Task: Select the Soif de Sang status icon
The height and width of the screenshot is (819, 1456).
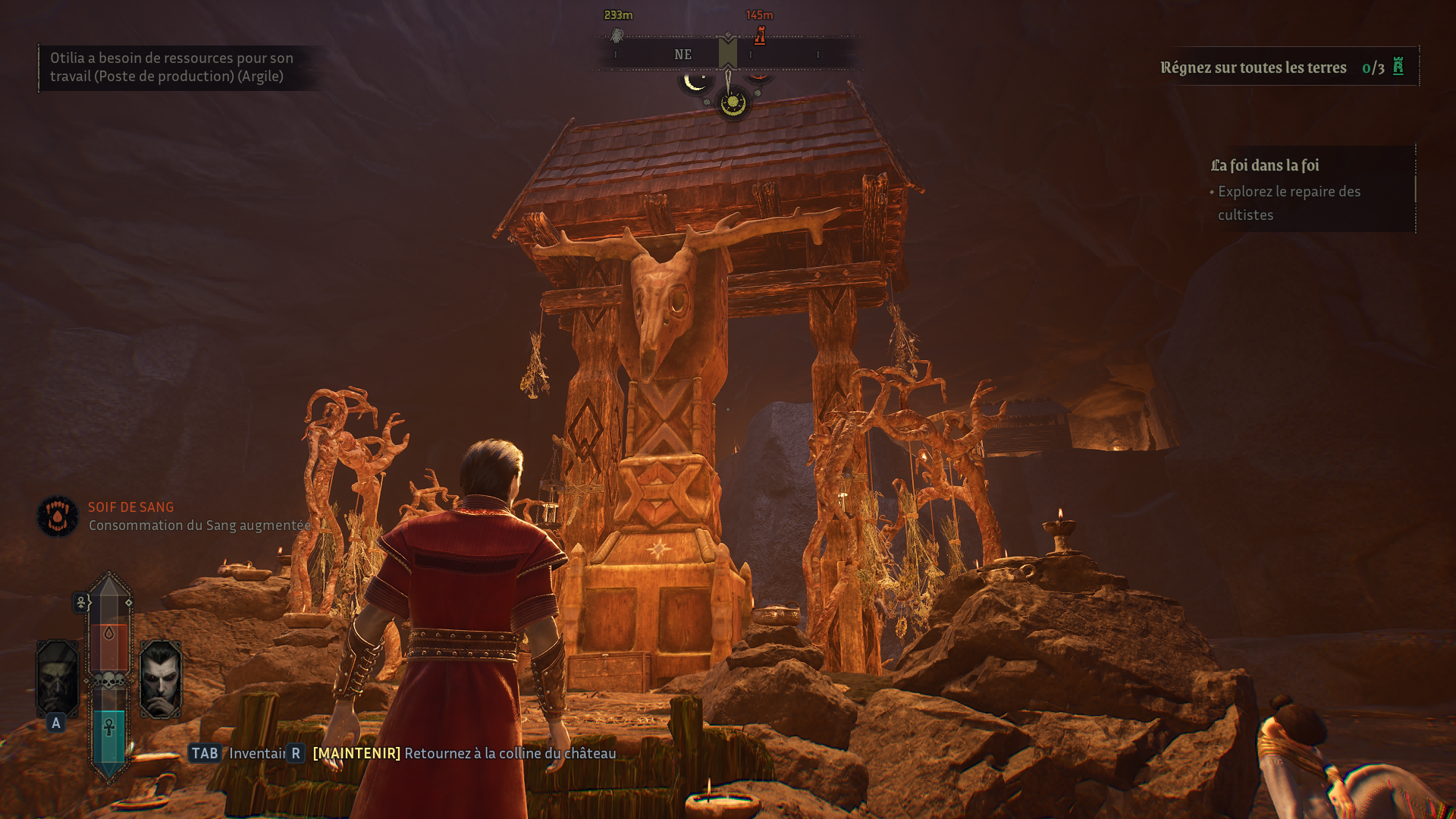Action: [x=58, y=516]
